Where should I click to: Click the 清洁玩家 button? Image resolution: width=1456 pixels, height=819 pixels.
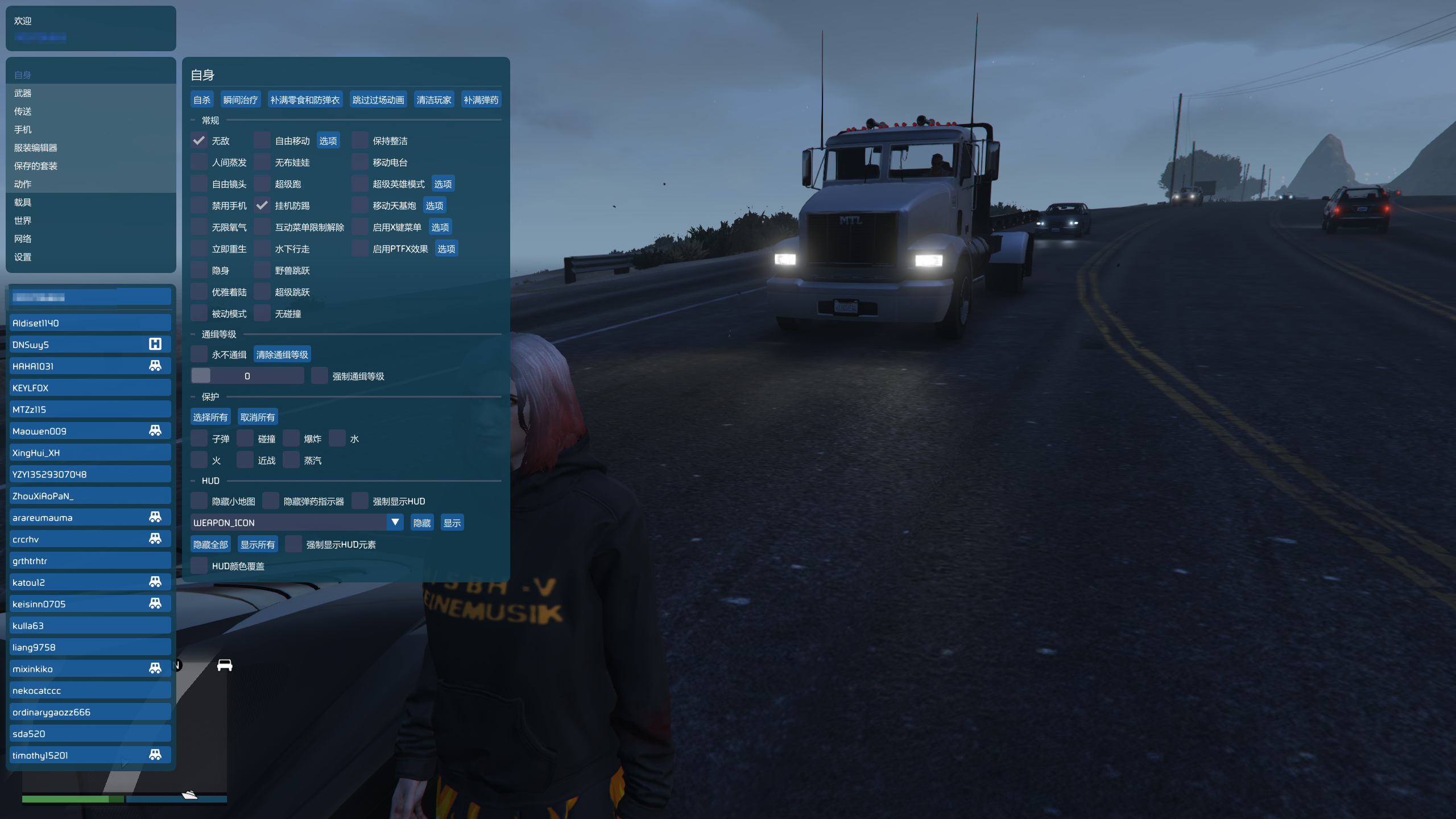click(x=434, y=99)
